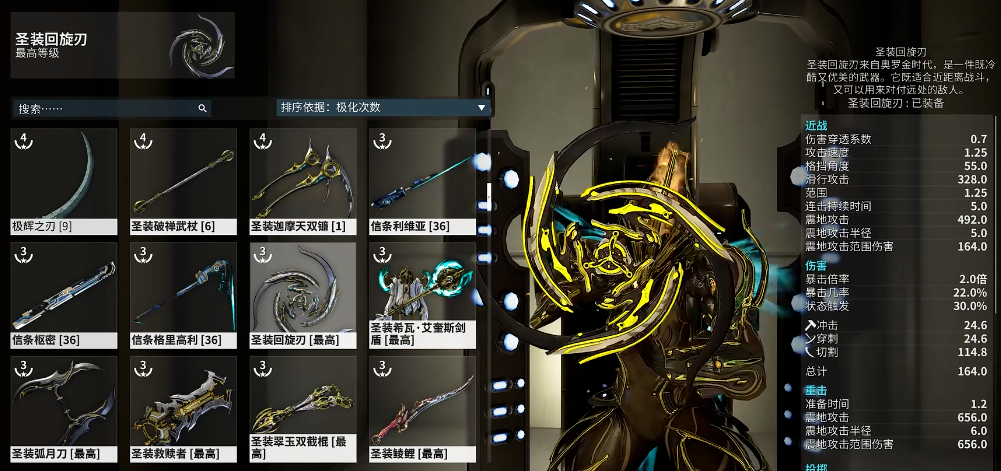Choose the 圣装破禅武杖 staff
The width and height of the screenshot is (1001, 471).
pyautogui.click(x=183, y=180)
